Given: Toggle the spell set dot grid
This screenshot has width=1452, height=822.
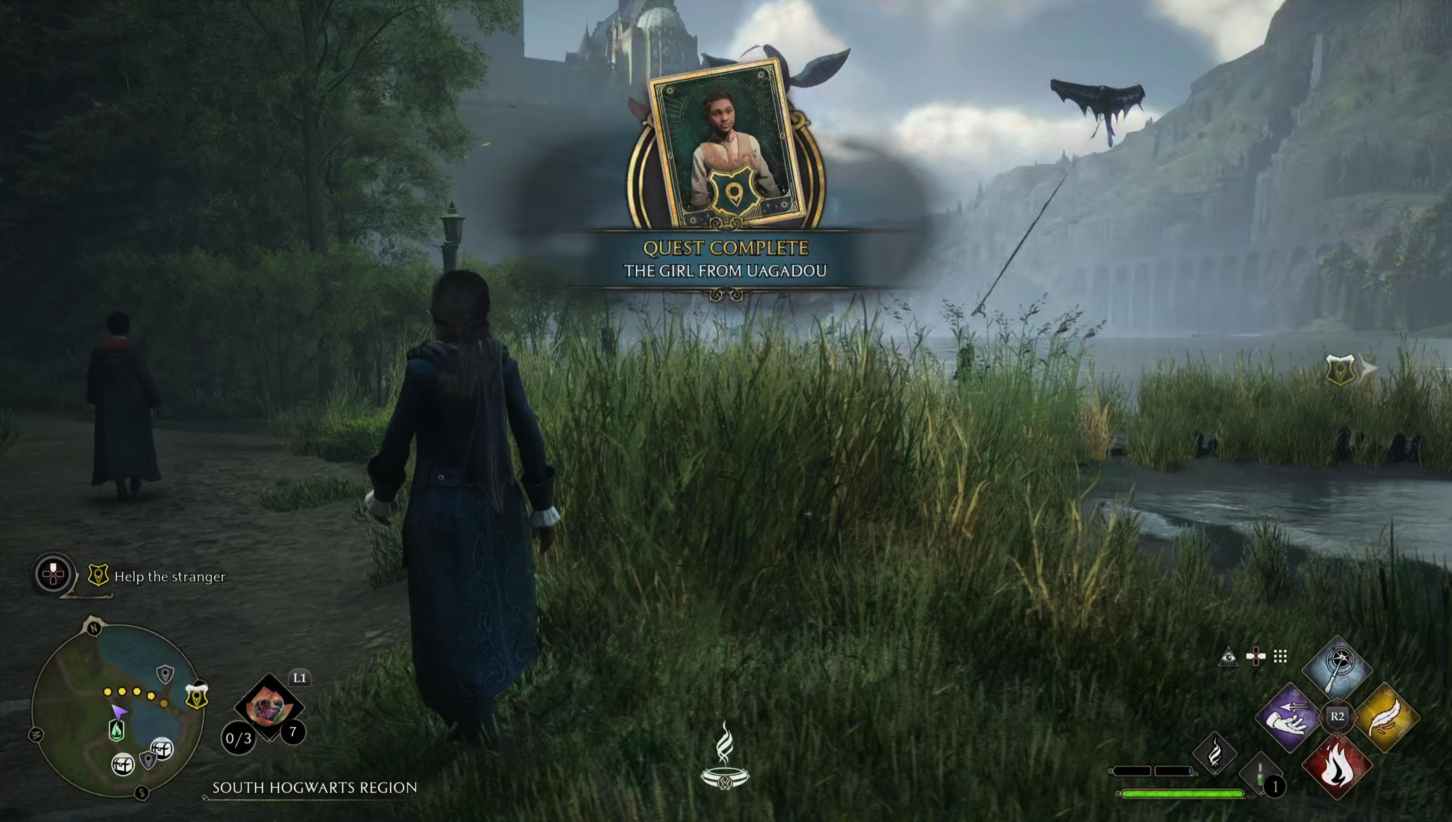Looking at the screenshot, I should pos(1280,656).
